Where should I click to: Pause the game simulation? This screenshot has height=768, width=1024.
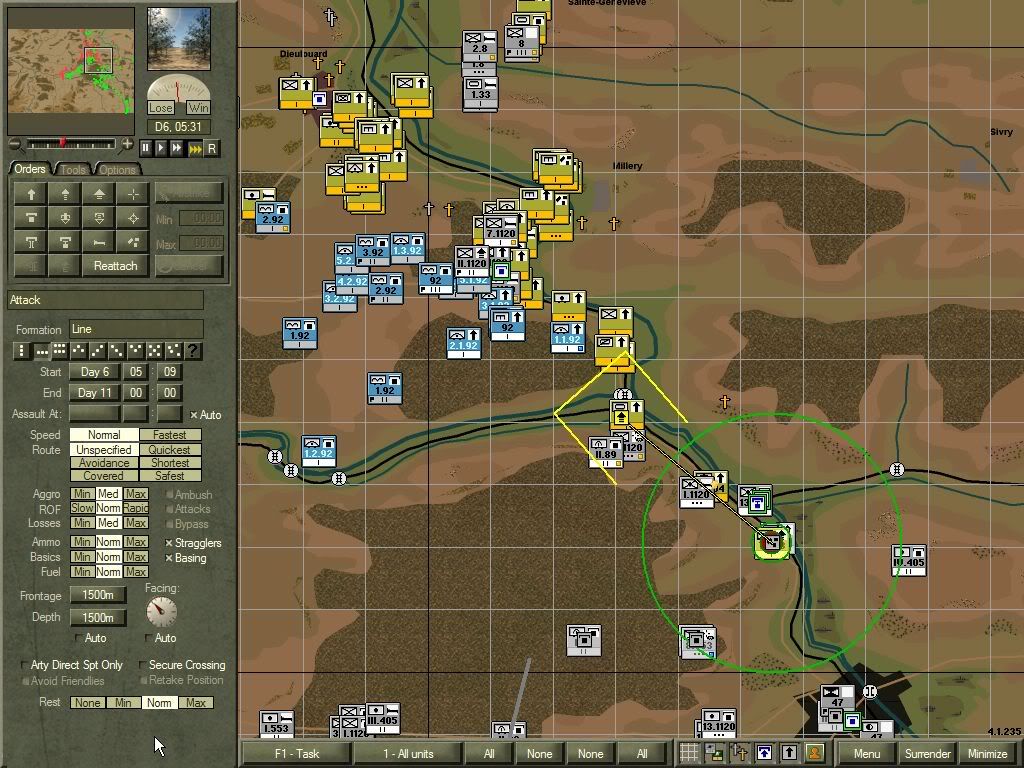point(145,148)
